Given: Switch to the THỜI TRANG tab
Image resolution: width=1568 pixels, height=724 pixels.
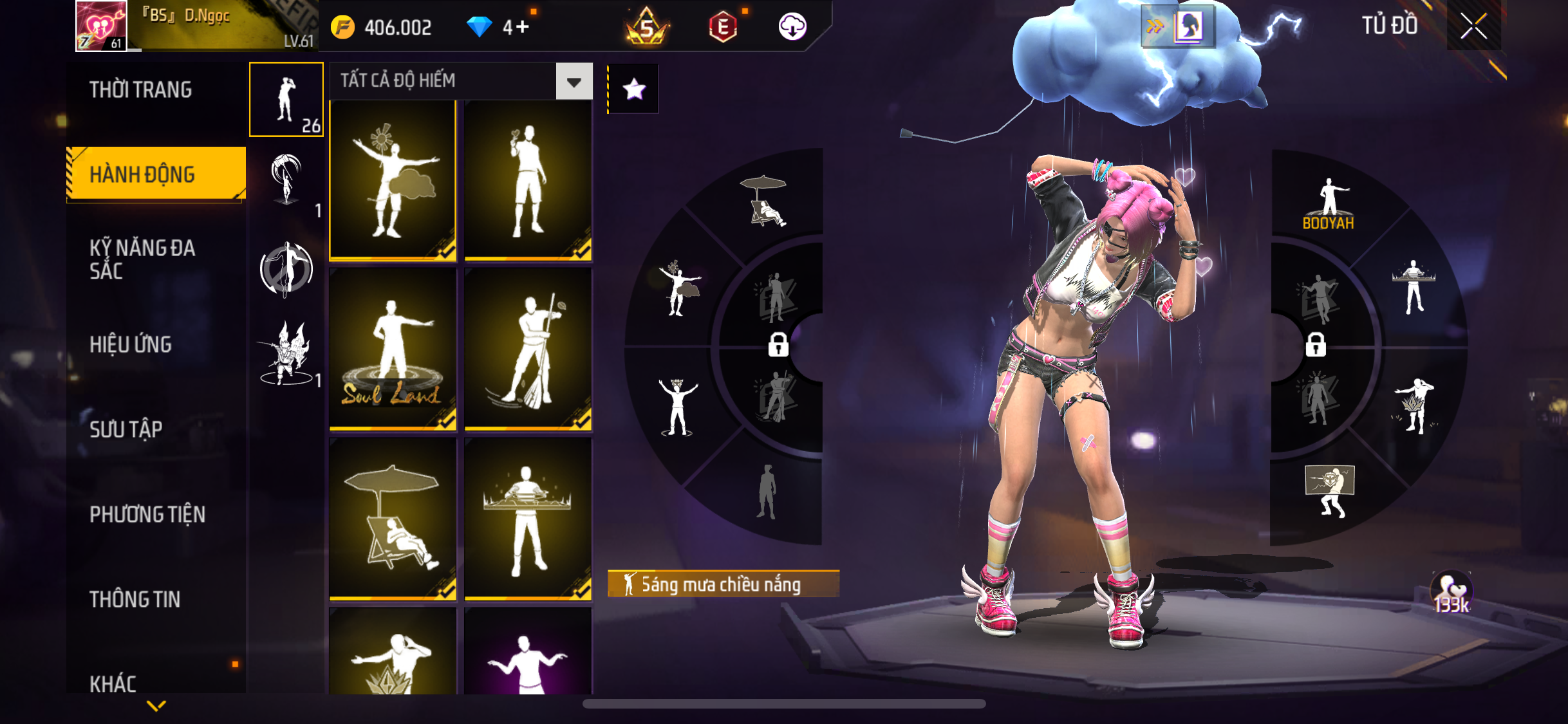Looking at the screenshot, I should point(140,90).
